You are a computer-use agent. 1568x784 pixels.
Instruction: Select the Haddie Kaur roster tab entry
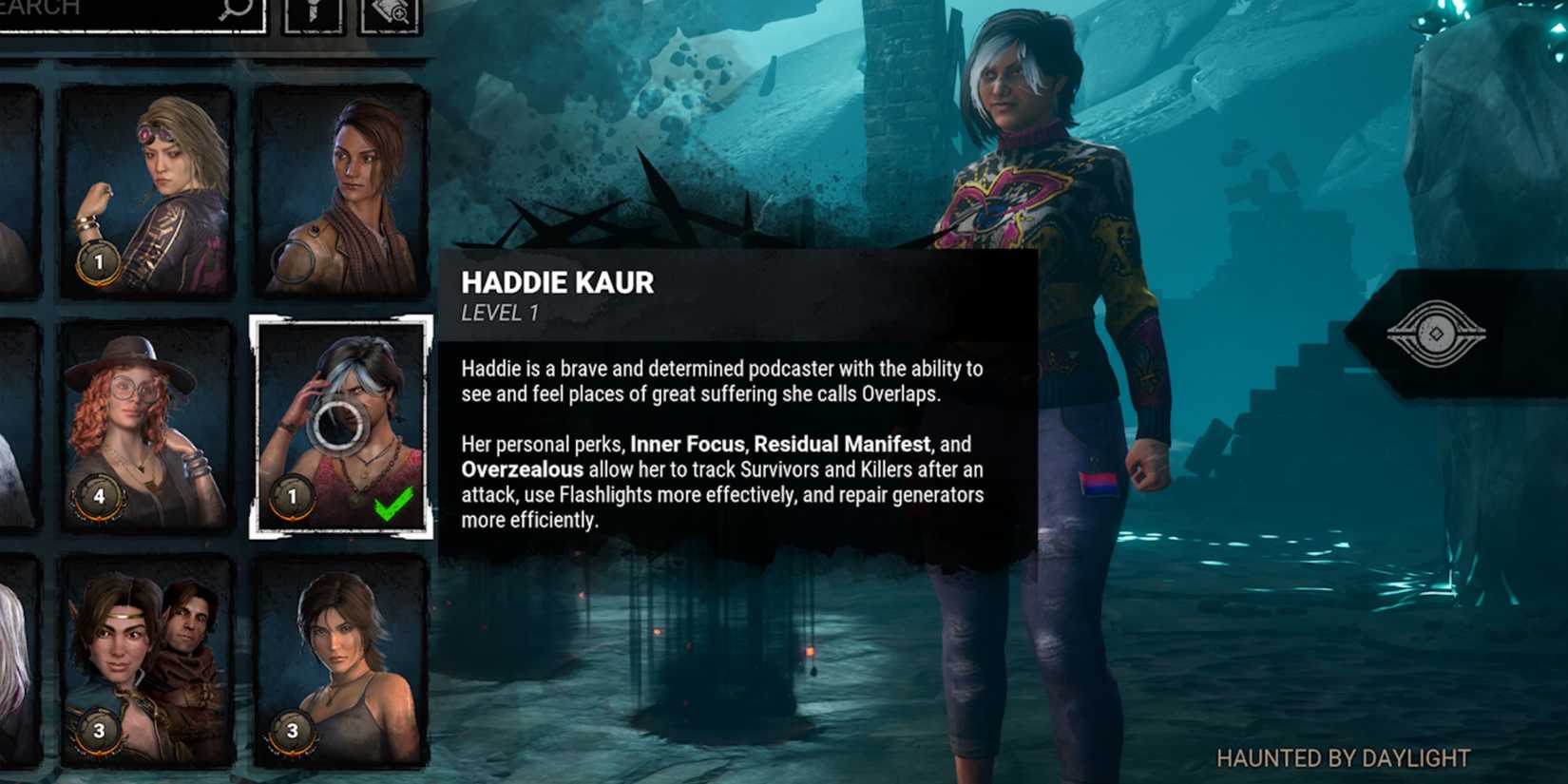point(338,428)
